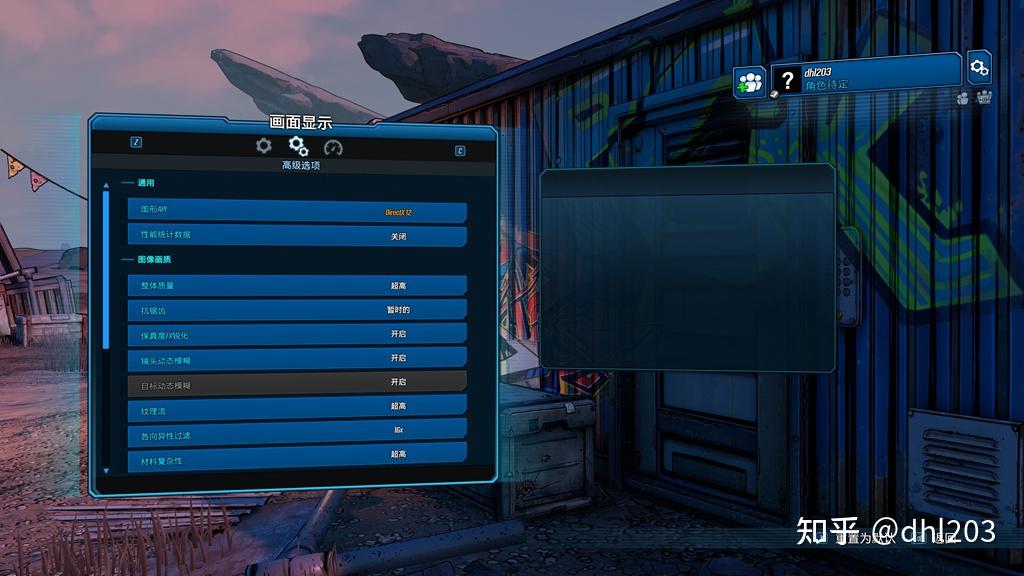Image resolution: width=1024 pixels, height=576 pixels.
Task: Adjust the 材料复杂性 material complexity row
Action: click(297, 455)
